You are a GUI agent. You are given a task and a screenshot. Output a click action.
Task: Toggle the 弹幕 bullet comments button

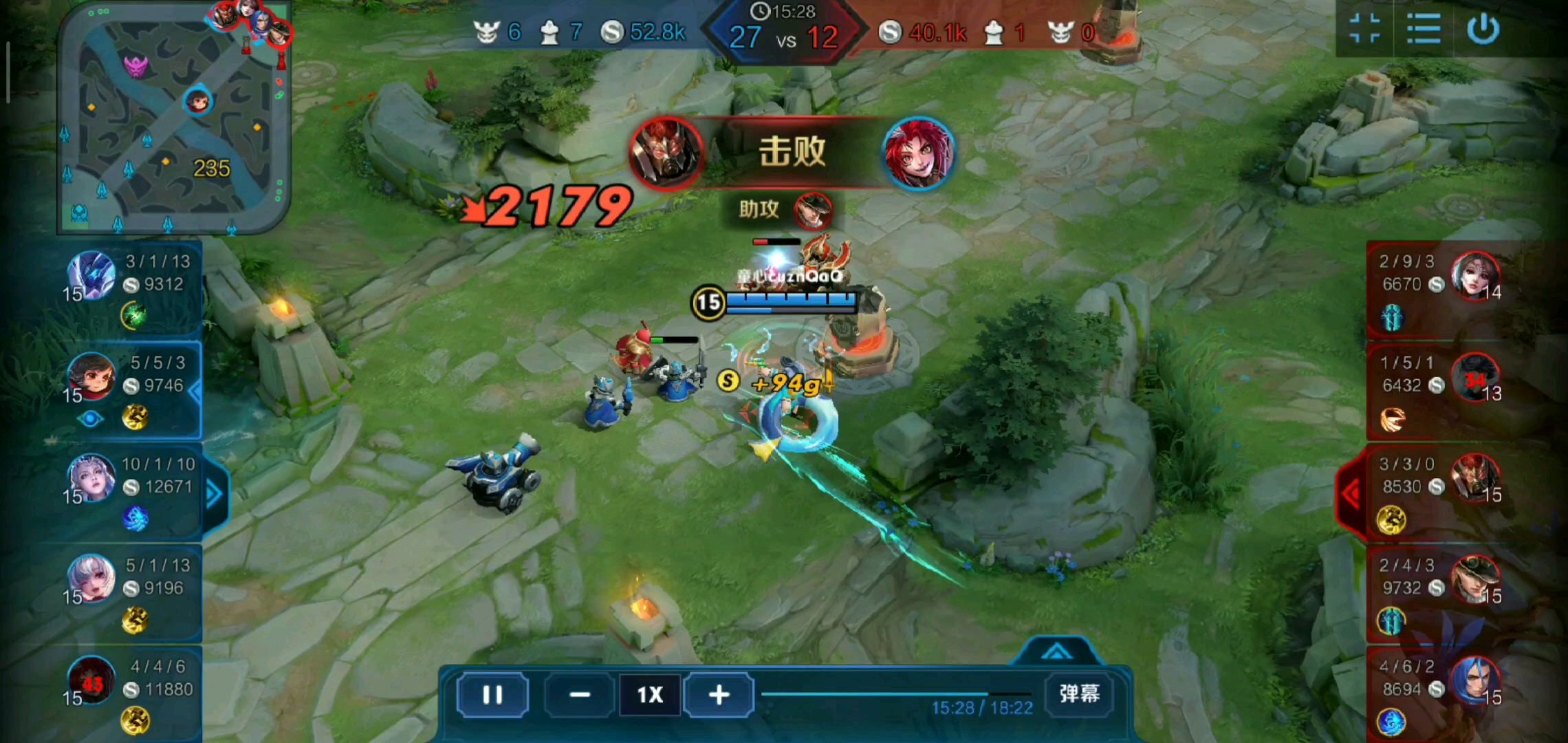pyautogui.click(x=1079, y=693)
